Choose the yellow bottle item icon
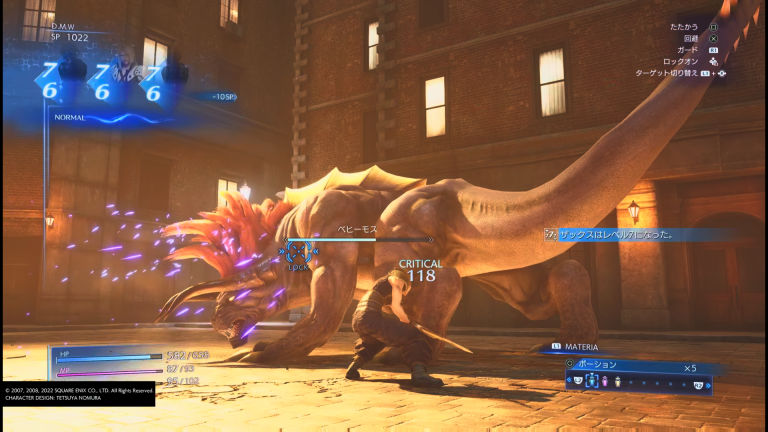This screenshot has height=432, width=768. click(617, 381)
